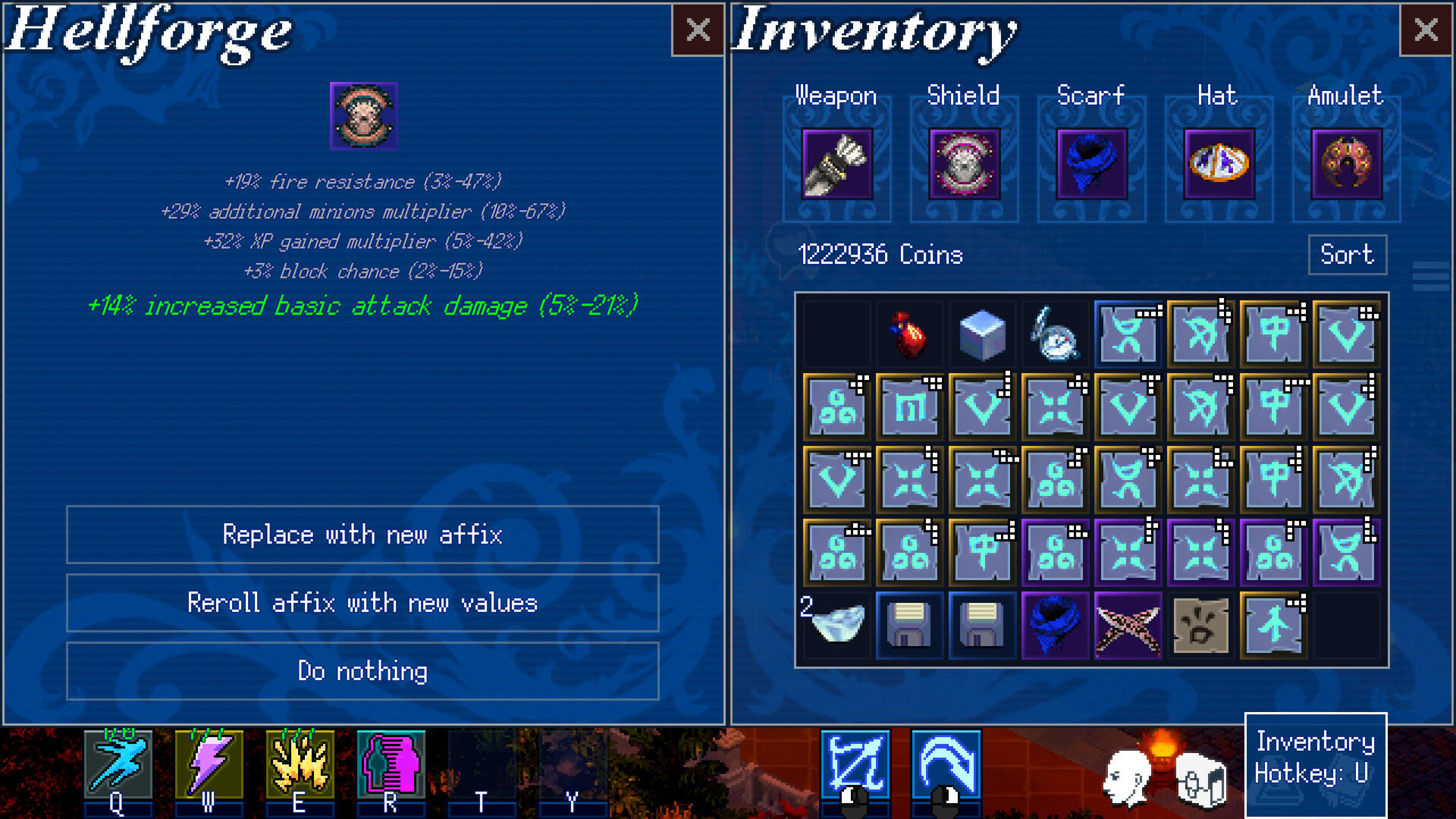Choose the Do nothing option

coord(363,671)
